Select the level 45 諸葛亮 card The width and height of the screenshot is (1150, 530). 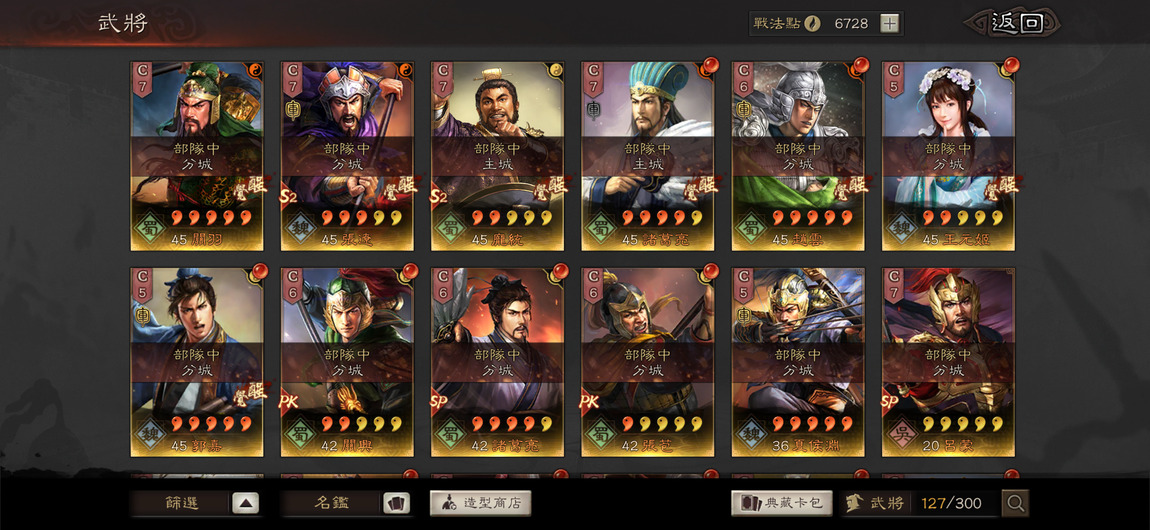647,155
